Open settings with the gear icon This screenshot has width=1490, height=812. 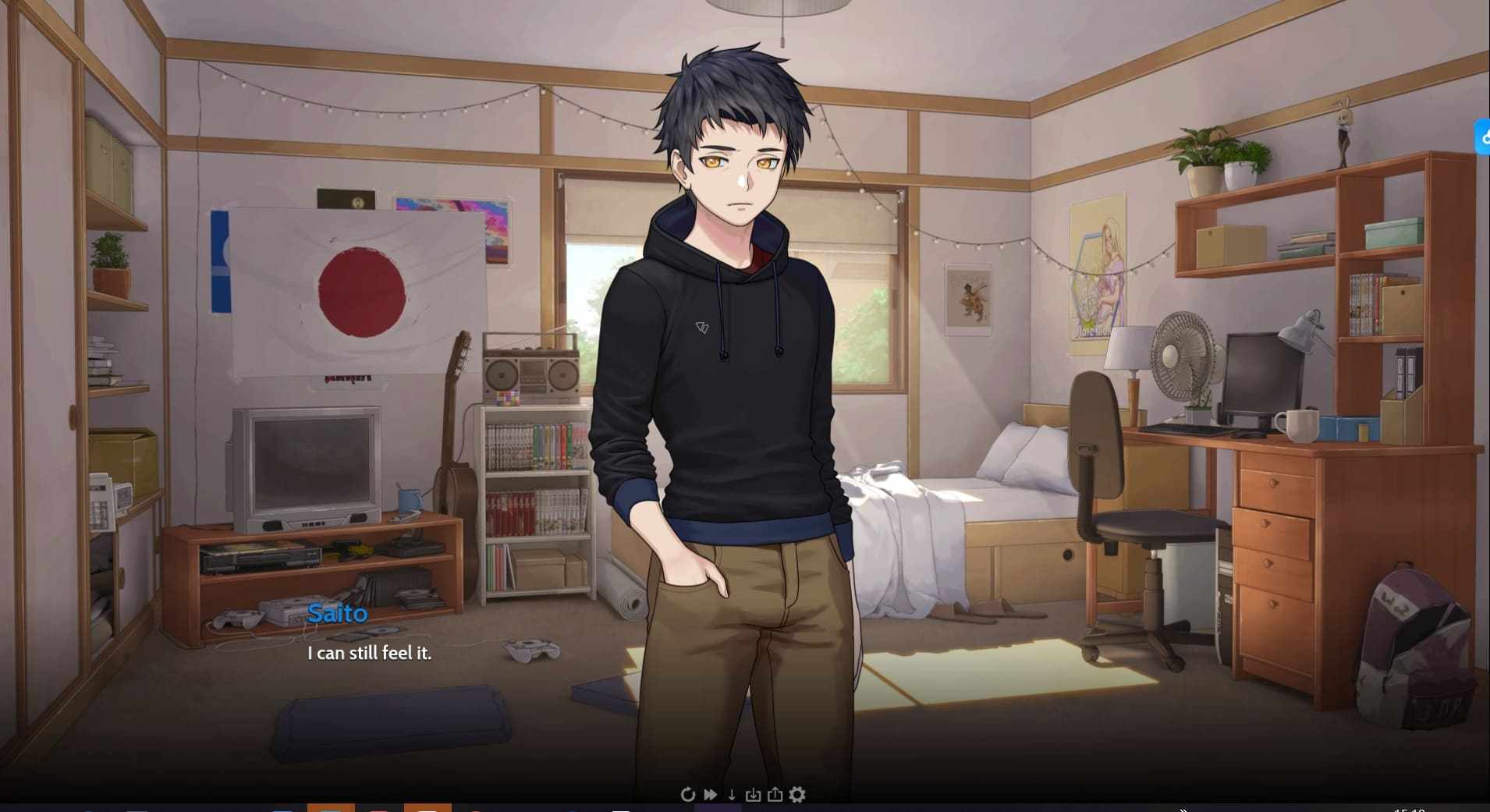click(x=797, y=794)
